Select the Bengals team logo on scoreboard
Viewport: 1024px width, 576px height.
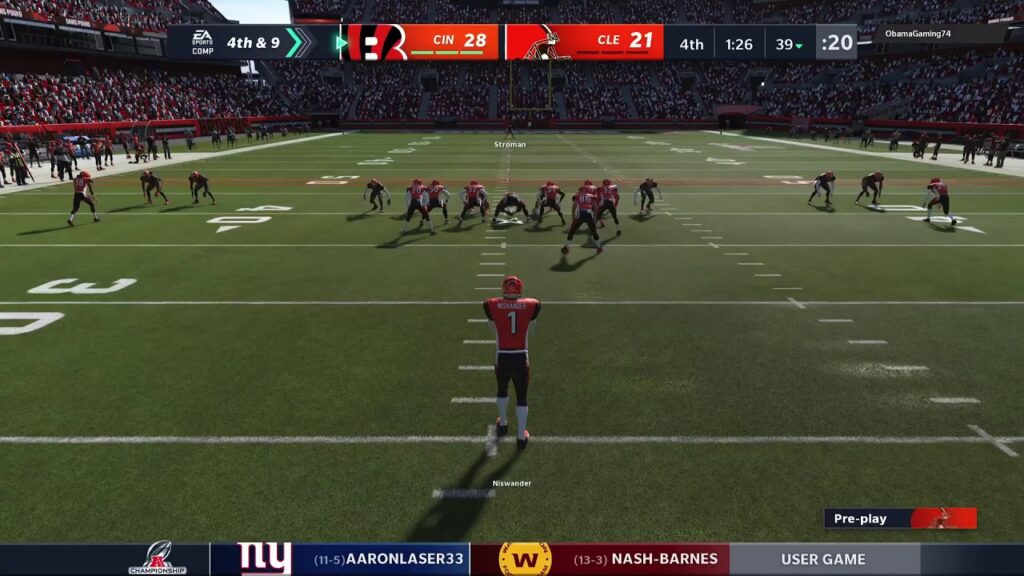coord(377,42)
